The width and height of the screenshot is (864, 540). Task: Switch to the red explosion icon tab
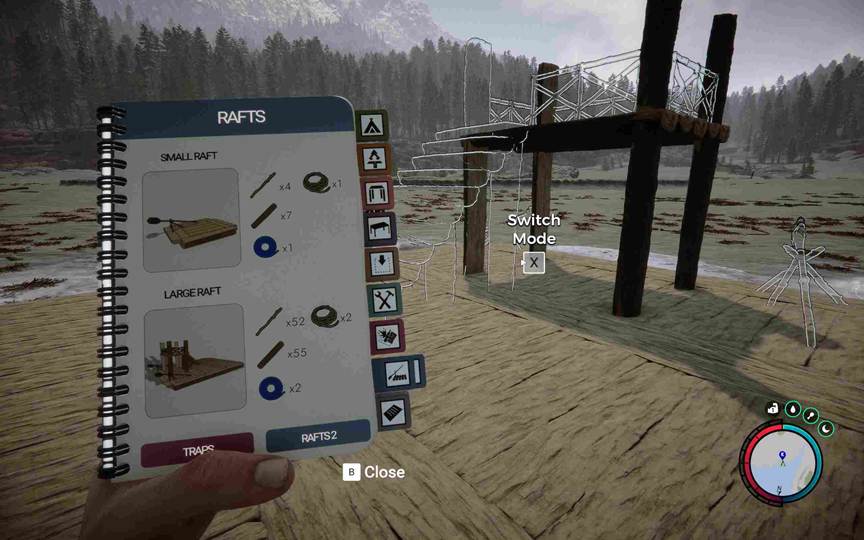click(x=387, y=337)
